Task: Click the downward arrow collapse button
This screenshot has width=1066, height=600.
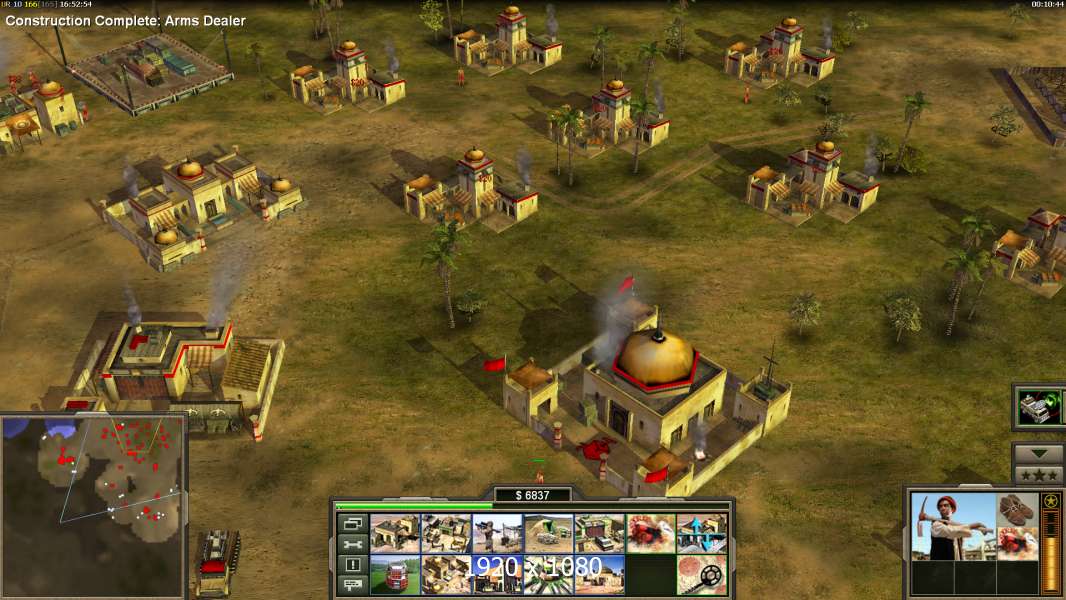Action: click(1038, 453)
